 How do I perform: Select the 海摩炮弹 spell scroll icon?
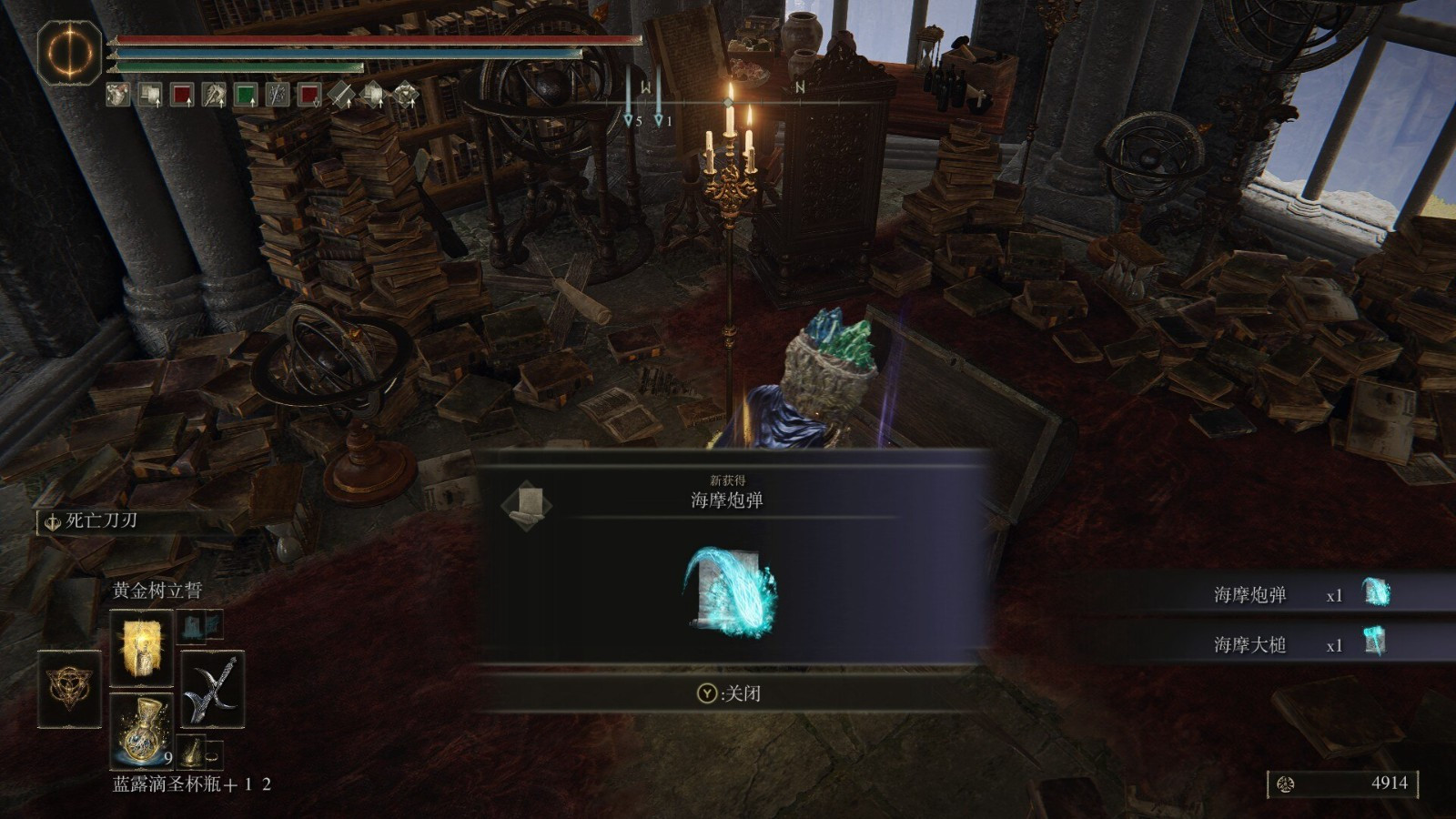pyautogui.click(x=730, y=591)
